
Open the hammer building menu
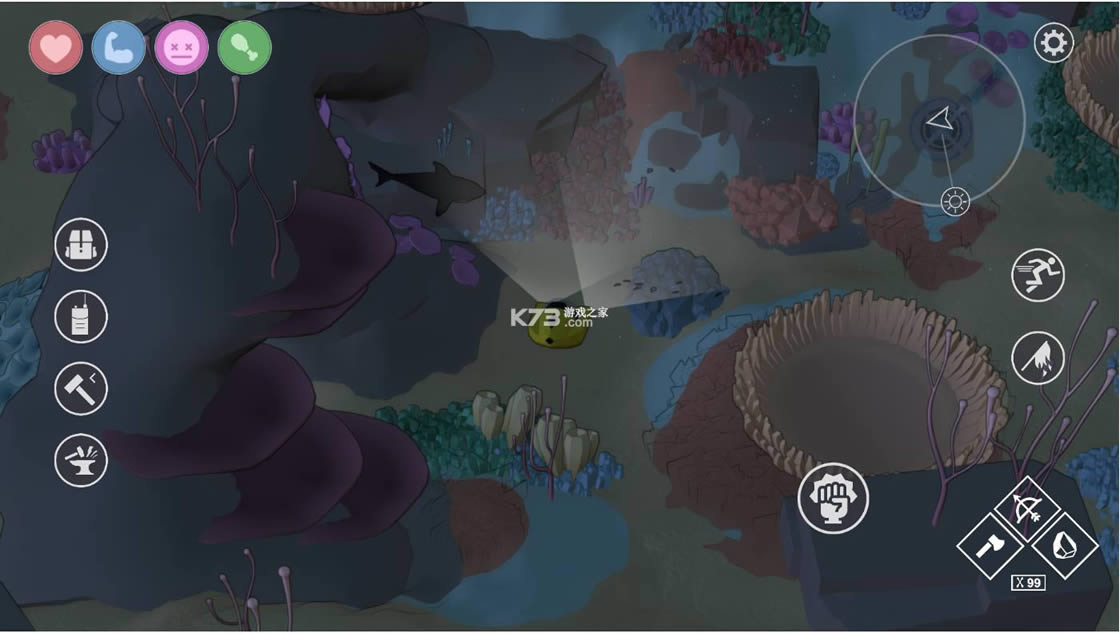pyautogui.click(x=81, y=388)
